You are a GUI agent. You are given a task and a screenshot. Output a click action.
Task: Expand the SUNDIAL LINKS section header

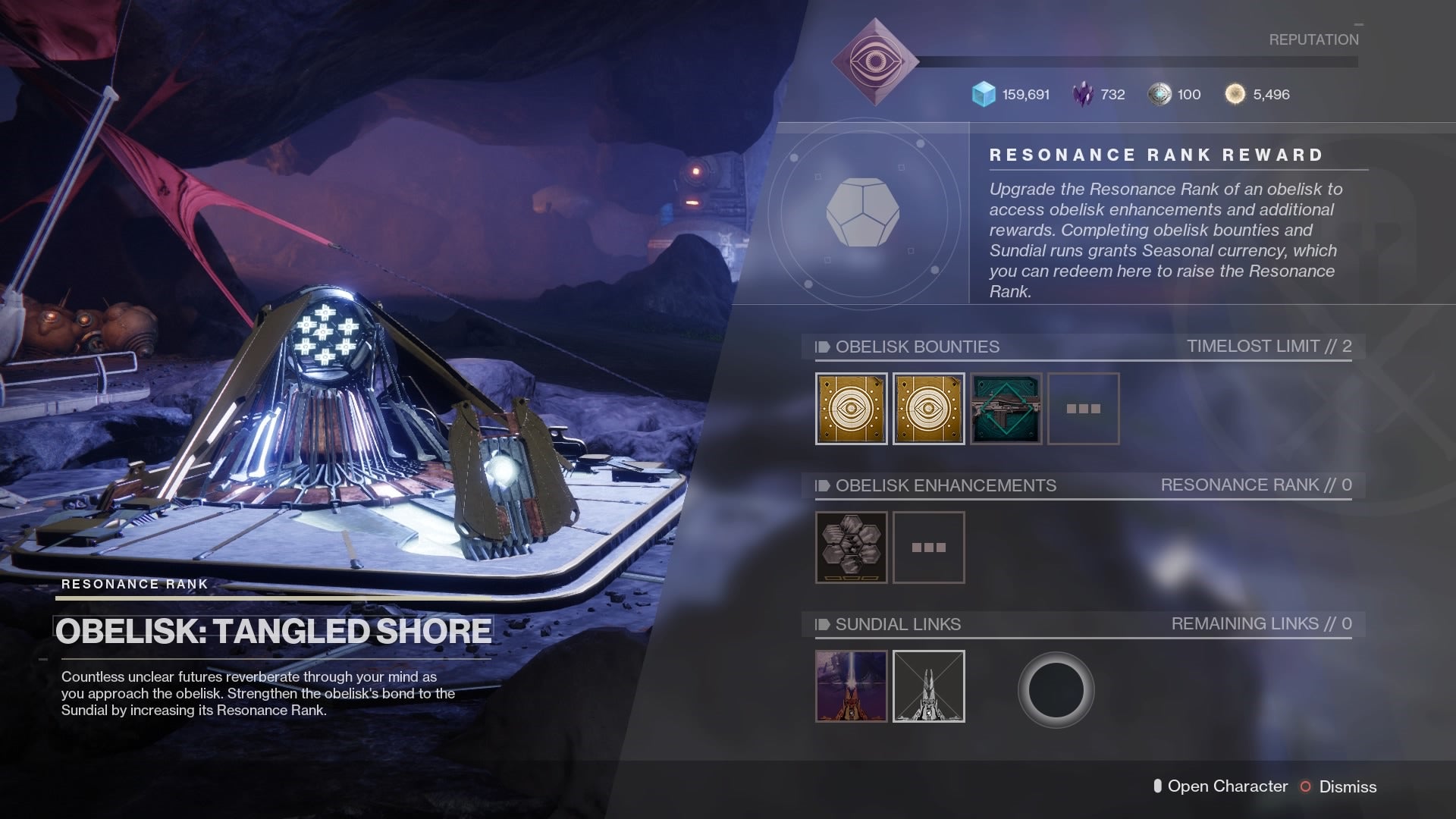click(897, 625)
